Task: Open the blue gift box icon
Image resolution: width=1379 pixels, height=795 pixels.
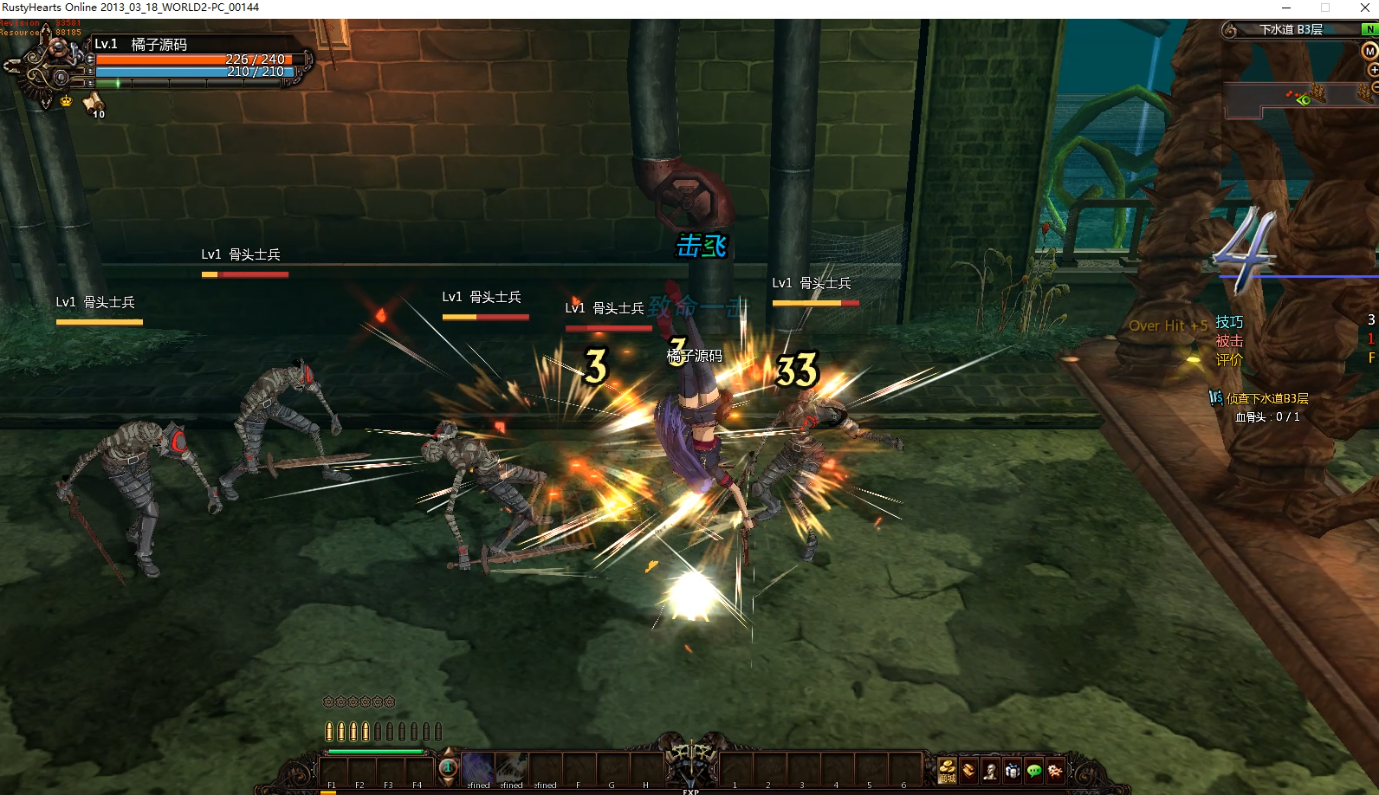Action: tap(1012, 770)
